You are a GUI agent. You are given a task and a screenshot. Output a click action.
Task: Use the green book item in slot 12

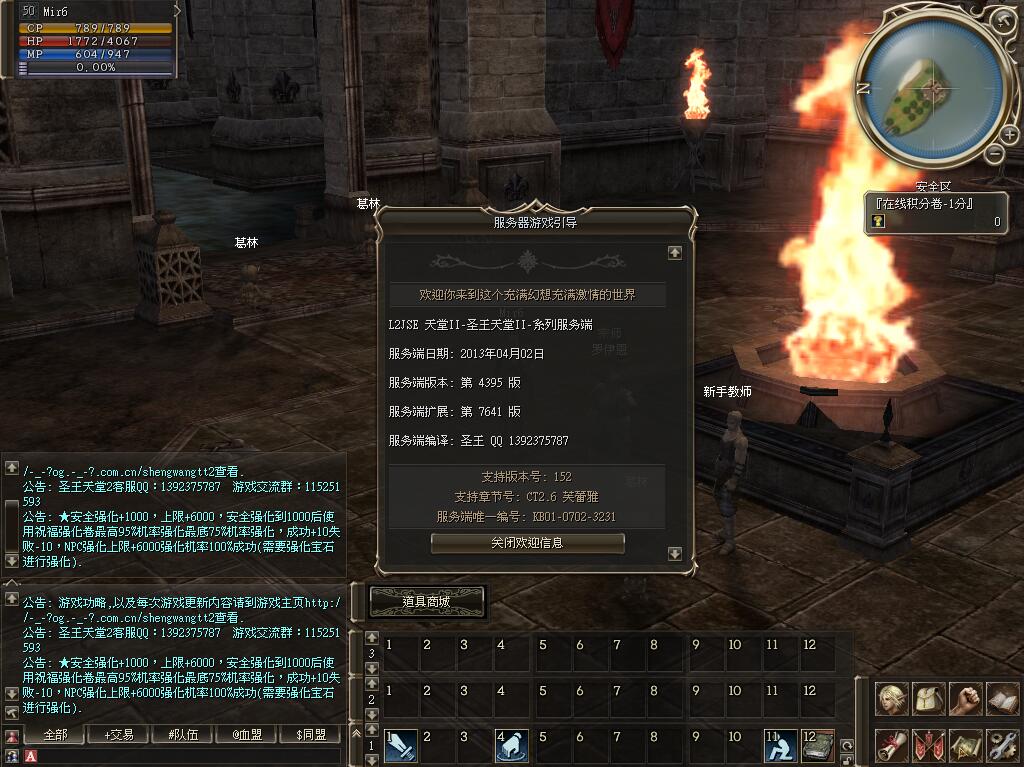click(x=817, y=745)
